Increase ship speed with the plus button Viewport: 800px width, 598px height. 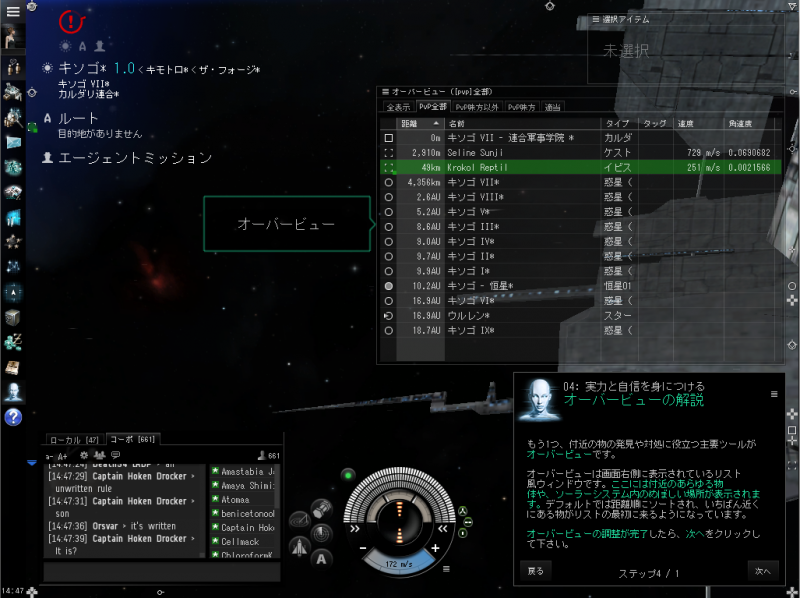[x=435, y=549]
